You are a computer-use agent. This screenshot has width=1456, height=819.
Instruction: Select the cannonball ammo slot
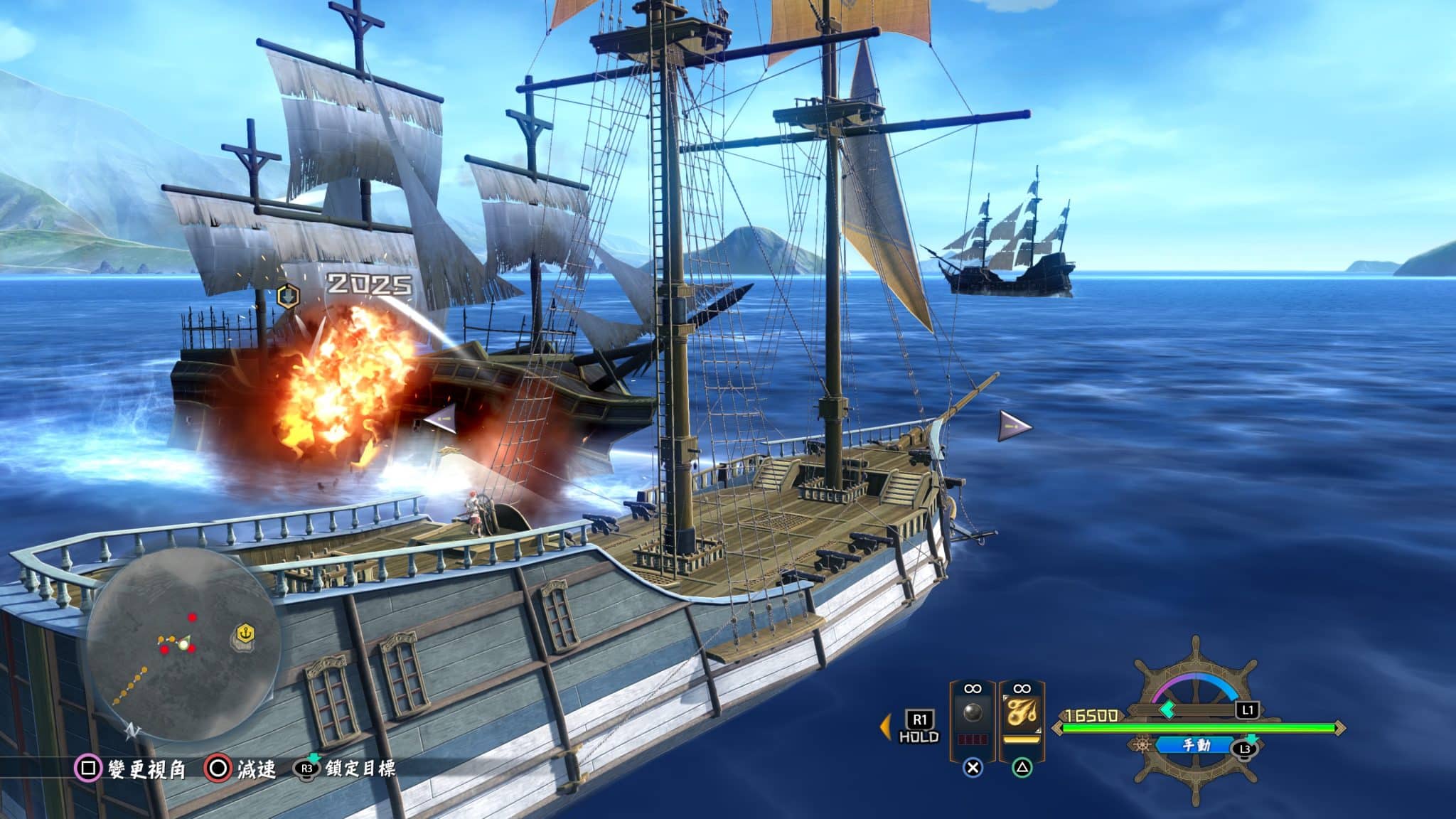click(972, 714)
